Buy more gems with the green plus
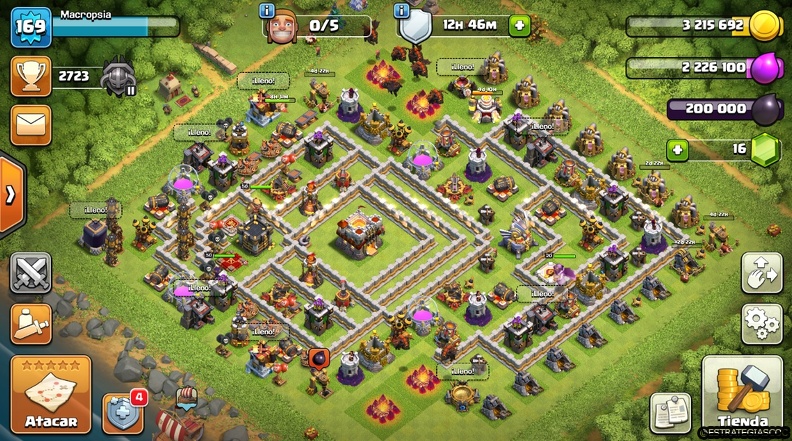Viewport: 792px width, 441px height. point(678,149)
